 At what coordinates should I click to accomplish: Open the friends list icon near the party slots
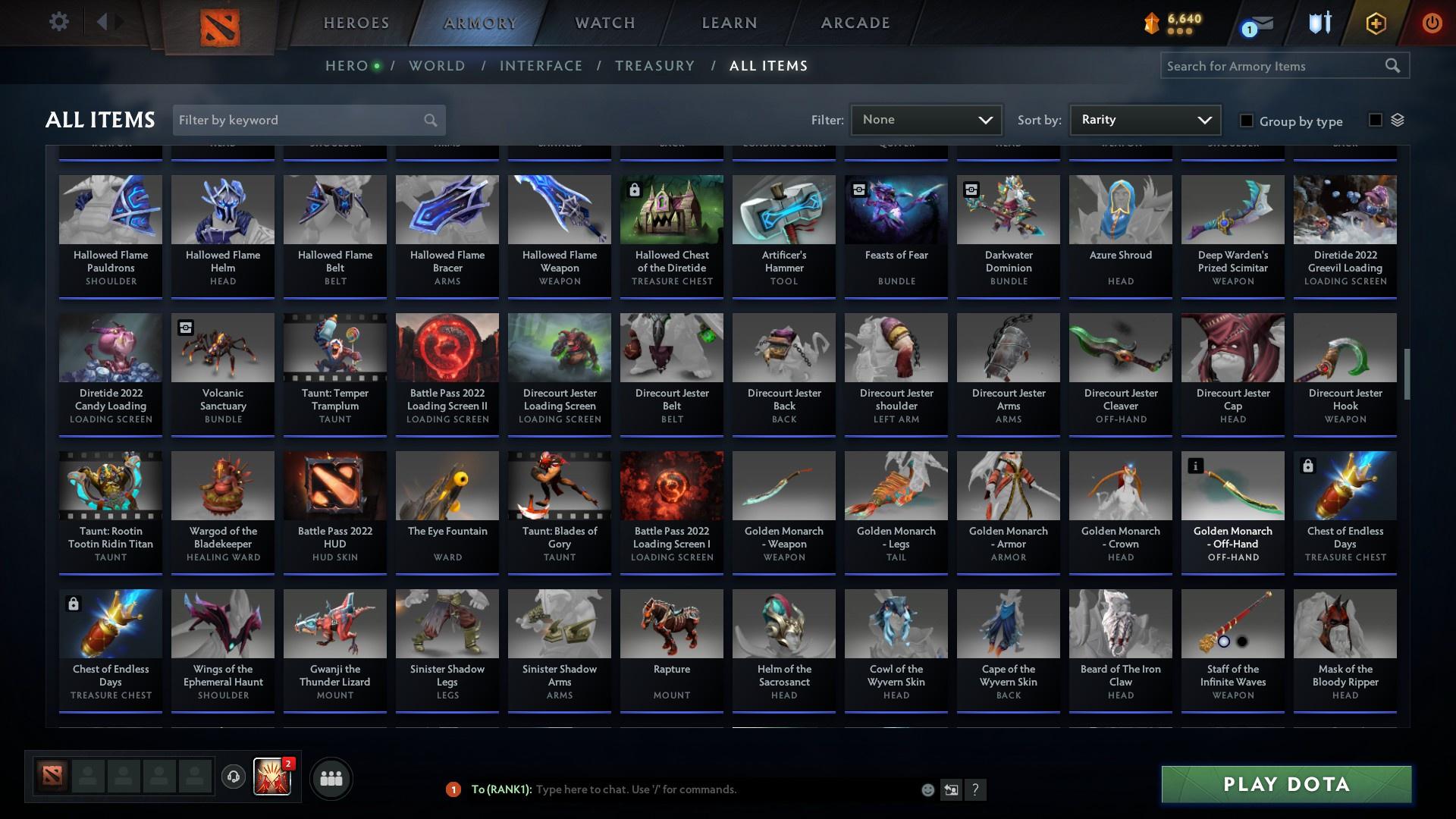(330, 777)
